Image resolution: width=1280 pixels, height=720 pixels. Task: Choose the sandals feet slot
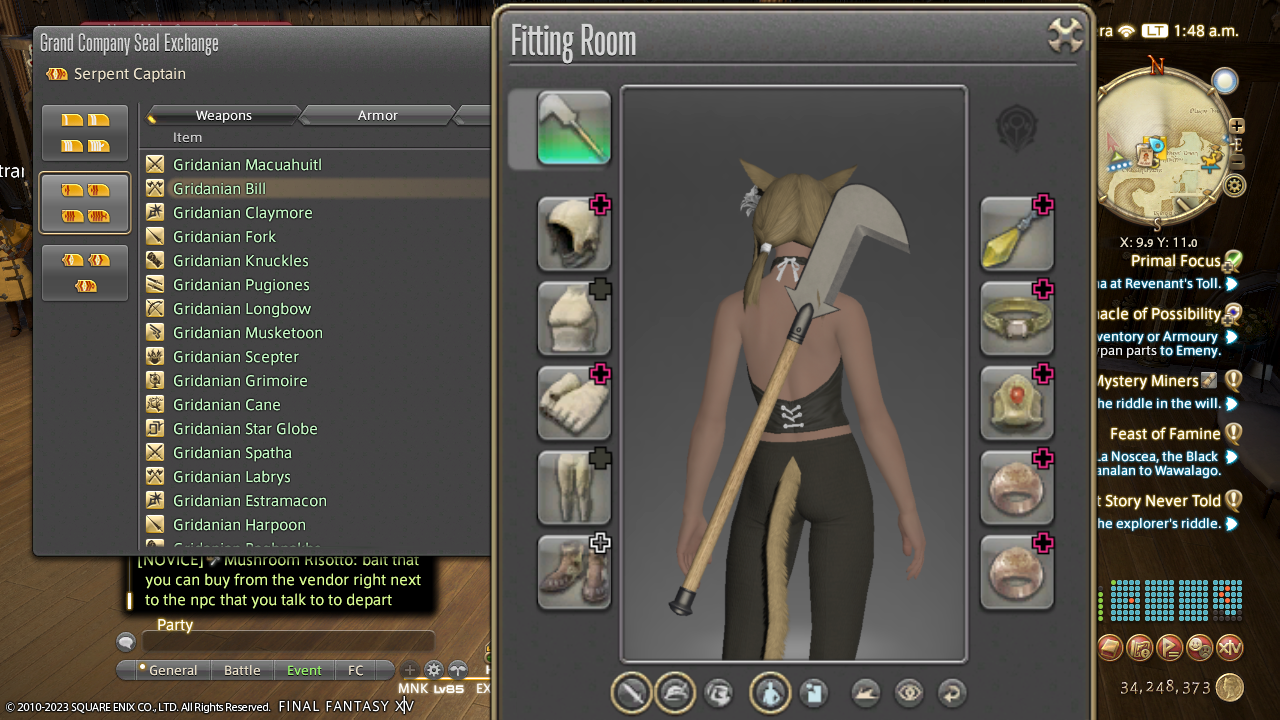(574, 573)
